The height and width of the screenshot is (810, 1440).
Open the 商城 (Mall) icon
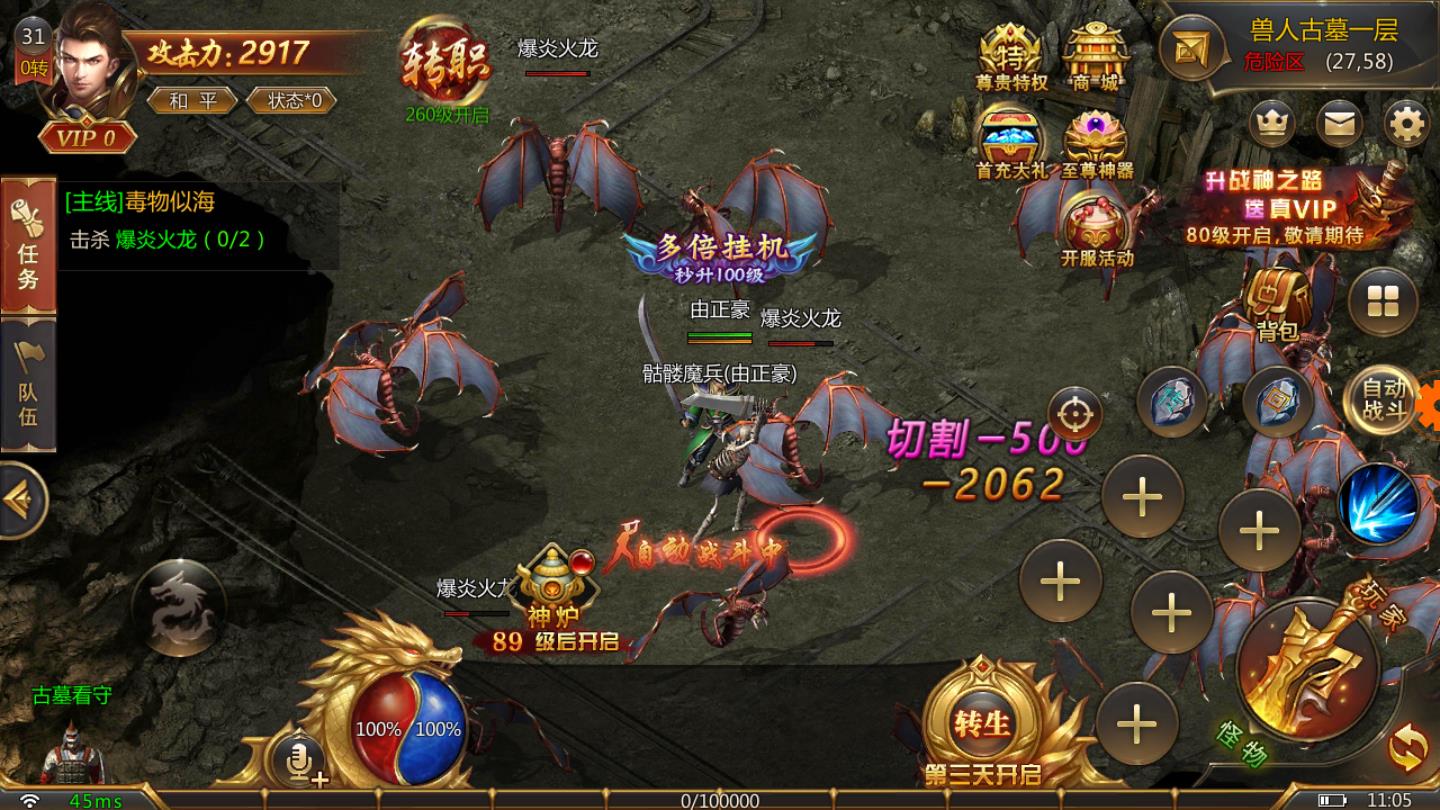[1096, 55]
